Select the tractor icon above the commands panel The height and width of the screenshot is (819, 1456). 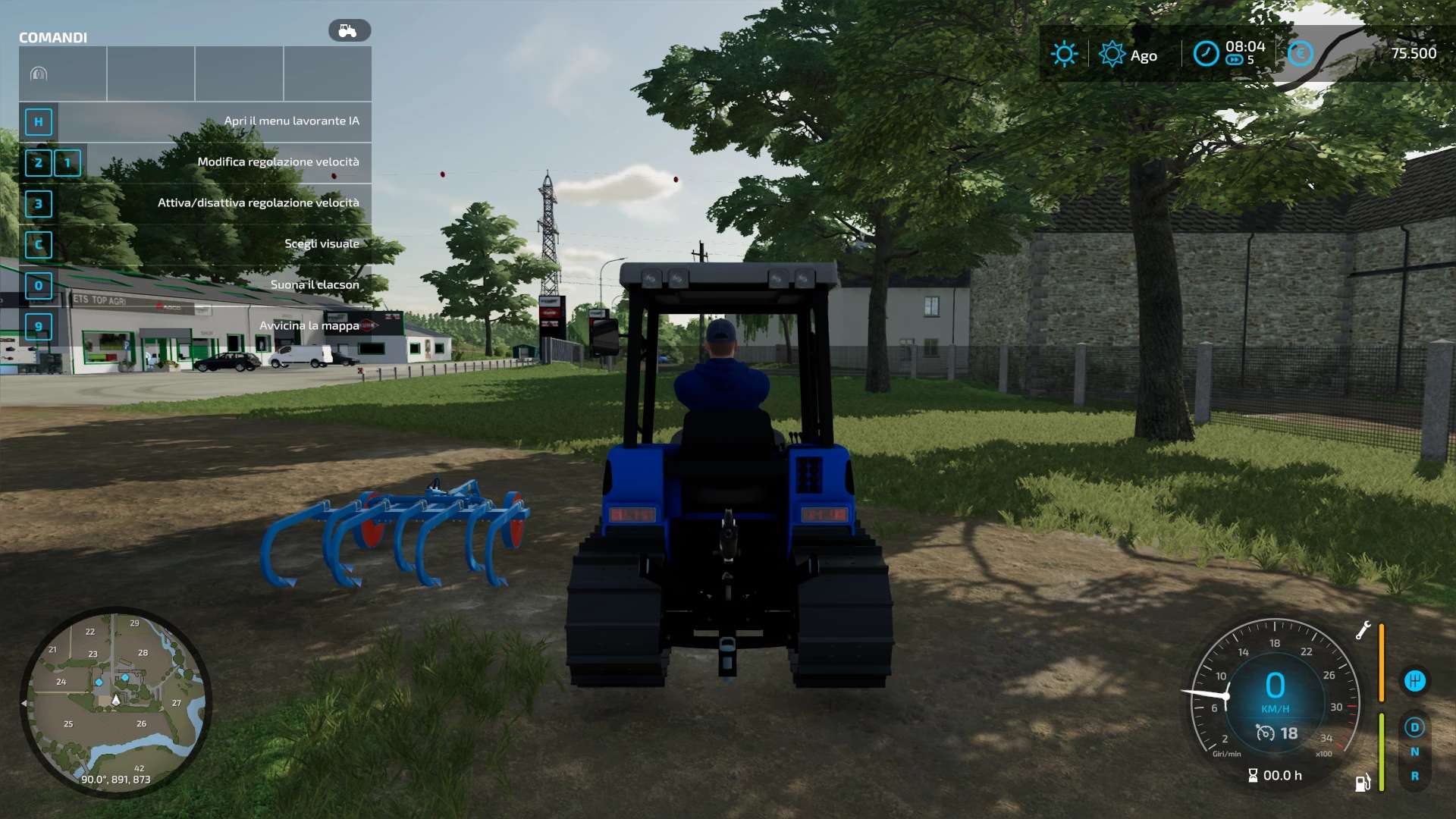pyautogui.click(x=349, y=31)
